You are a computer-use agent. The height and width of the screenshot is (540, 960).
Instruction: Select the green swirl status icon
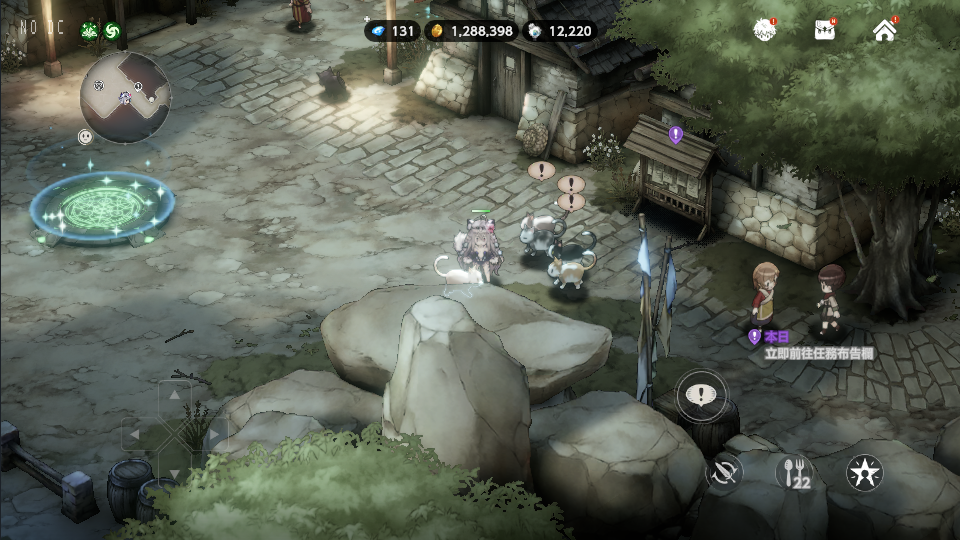pyautogui.click(x=113, y=31)
